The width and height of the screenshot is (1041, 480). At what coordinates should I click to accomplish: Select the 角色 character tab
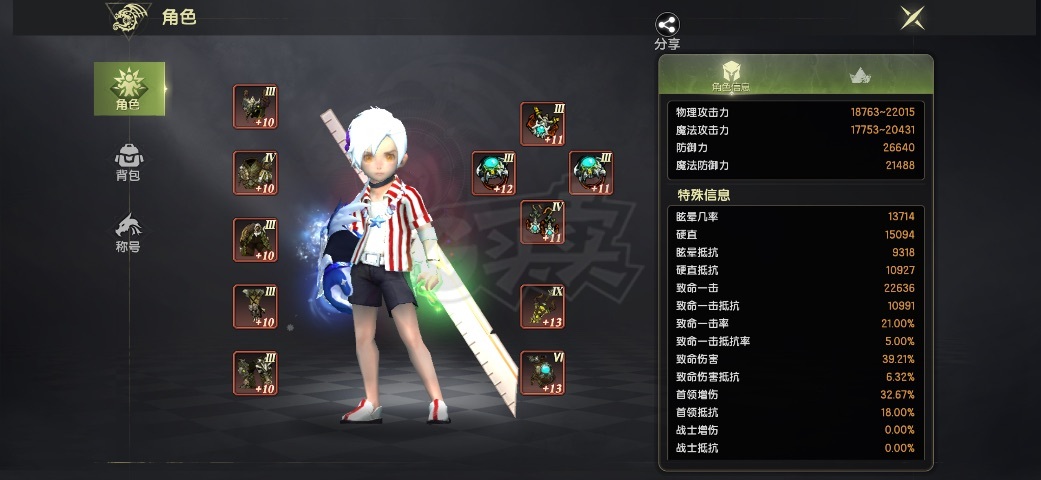[128, 88]
